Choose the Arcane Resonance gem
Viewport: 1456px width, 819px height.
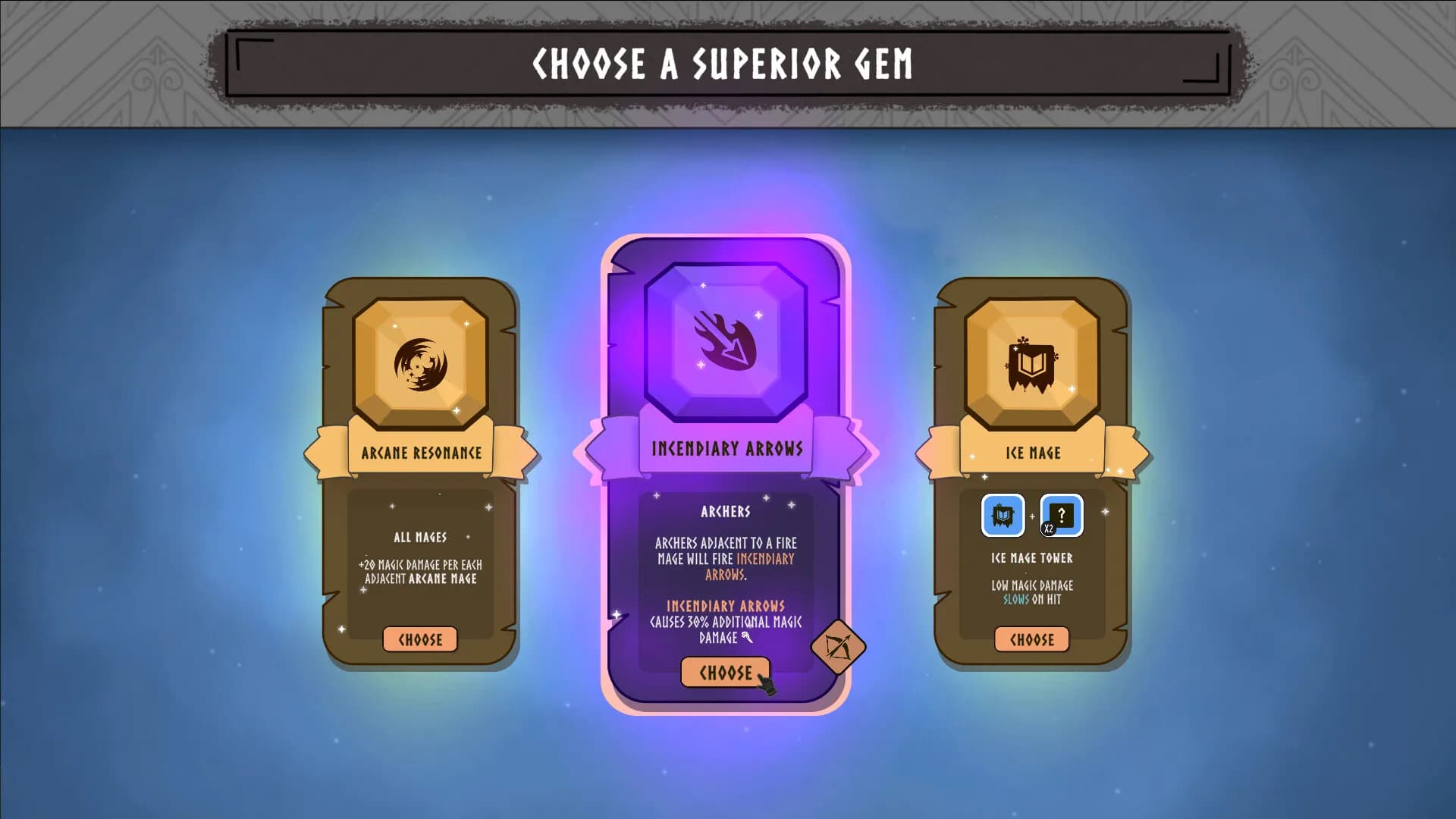point(420,639)
